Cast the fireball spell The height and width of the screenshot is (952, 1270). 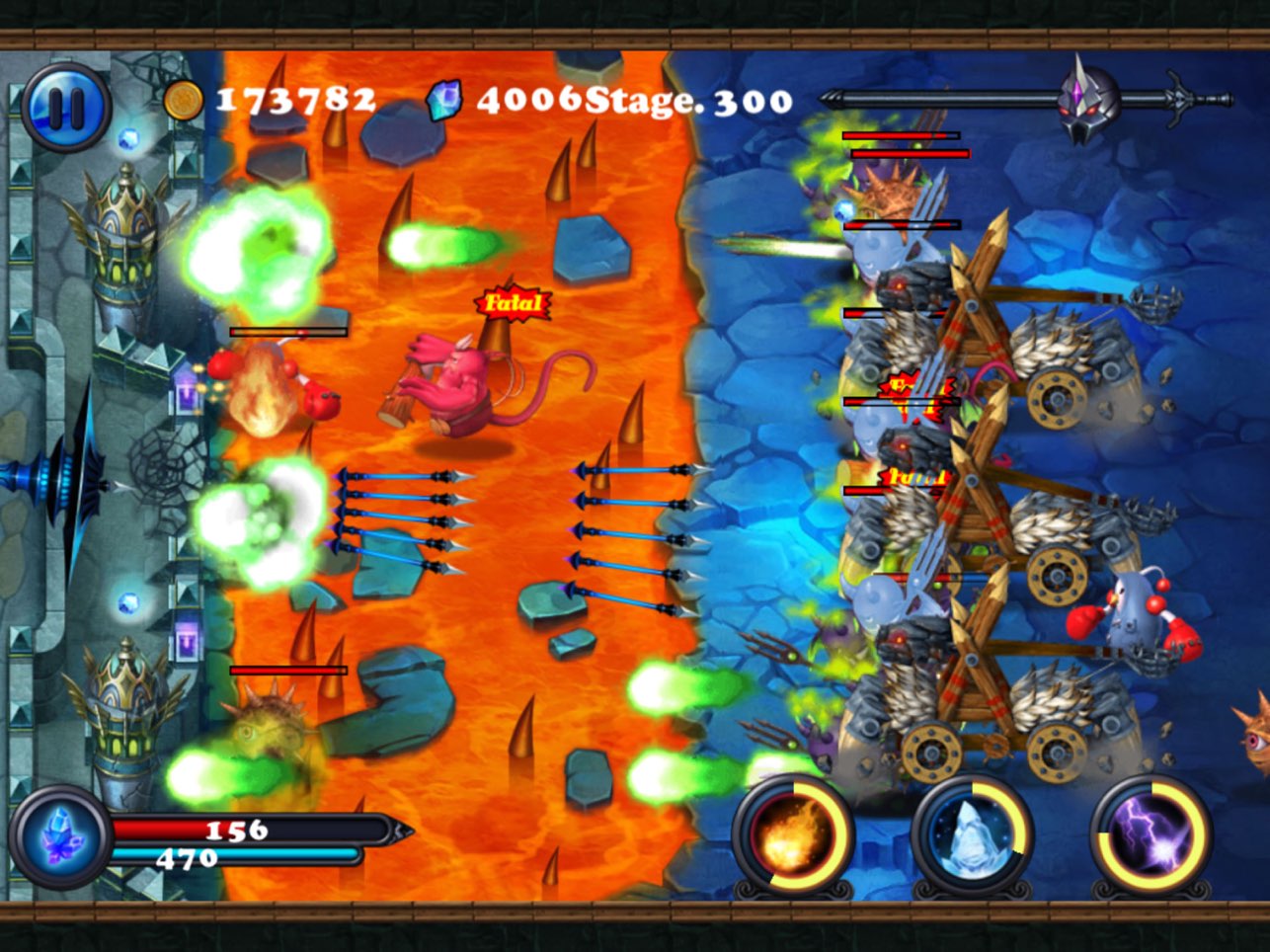[x=792, y=835]
